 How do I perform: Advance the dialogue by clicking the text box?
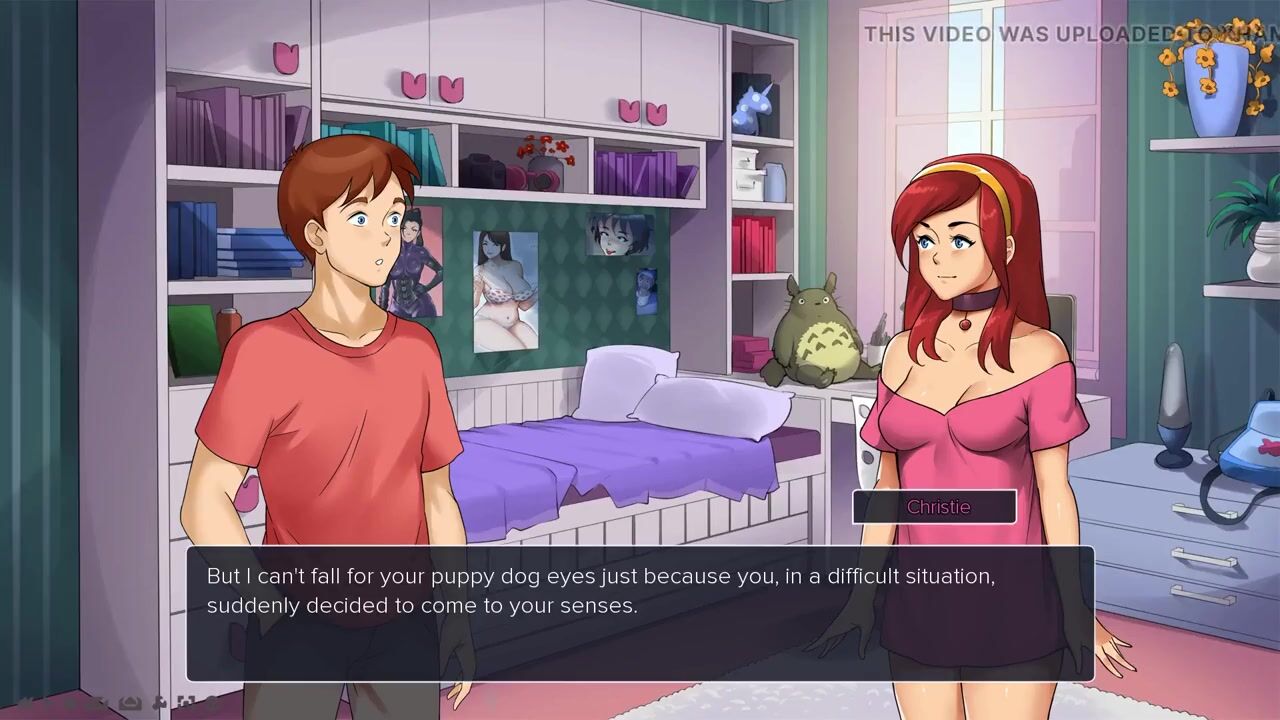pos(640,613)
